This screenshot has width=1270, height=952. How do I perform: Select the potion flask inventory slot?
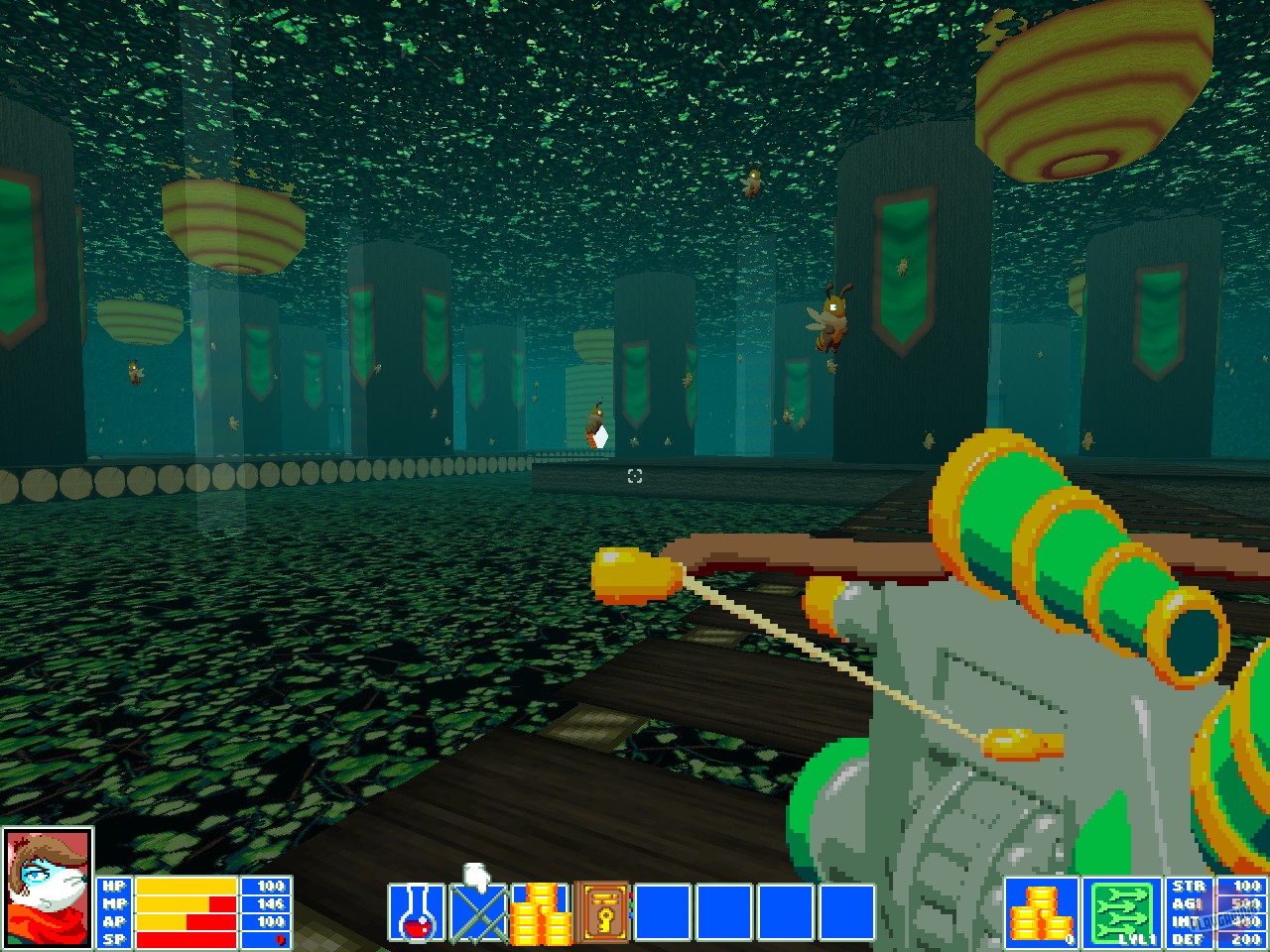pos(417,910)
